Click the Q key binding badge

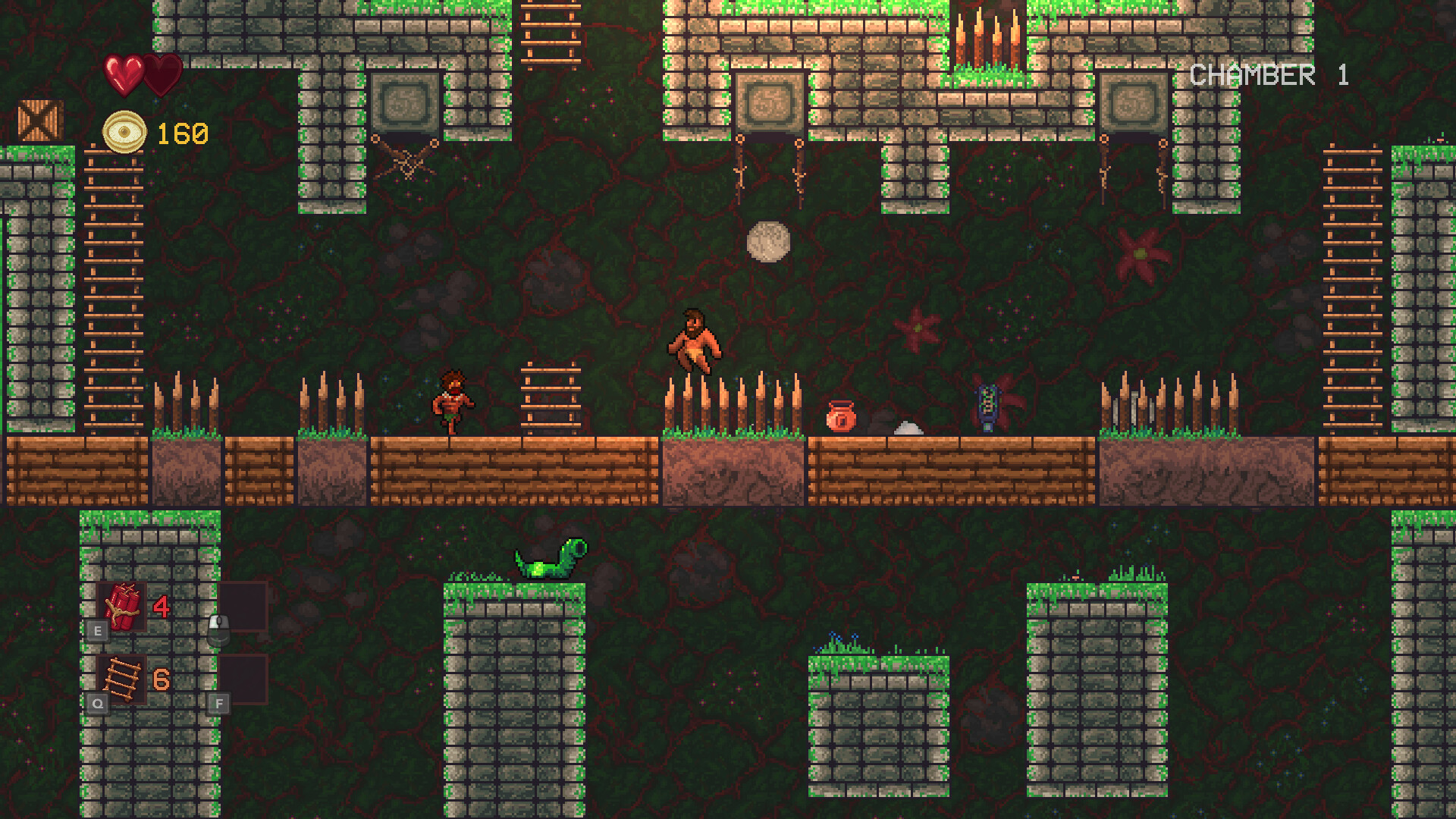tap(97, 702)
